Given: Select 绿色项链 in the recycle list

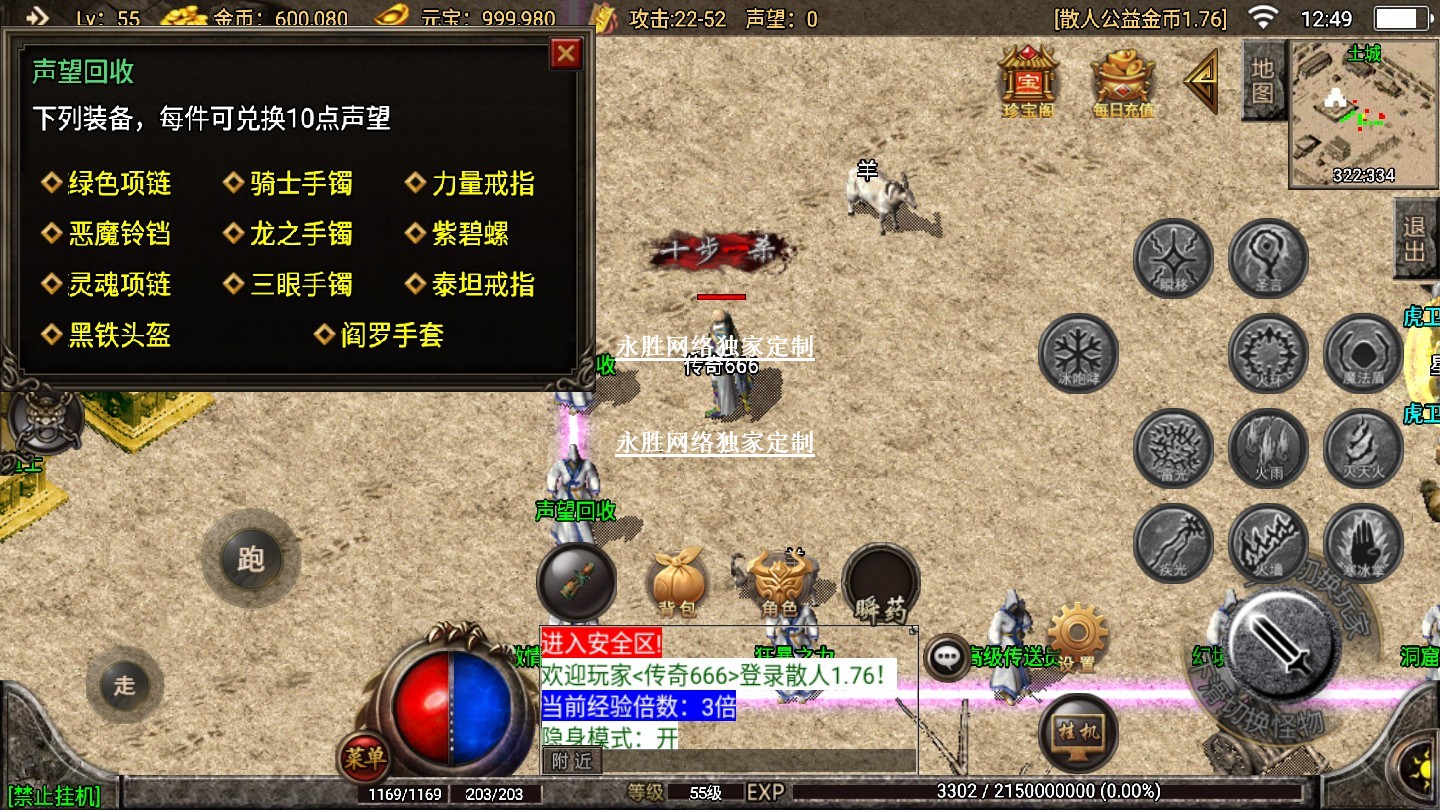Looking at the screenshot, I should click(x=118, y=184).
